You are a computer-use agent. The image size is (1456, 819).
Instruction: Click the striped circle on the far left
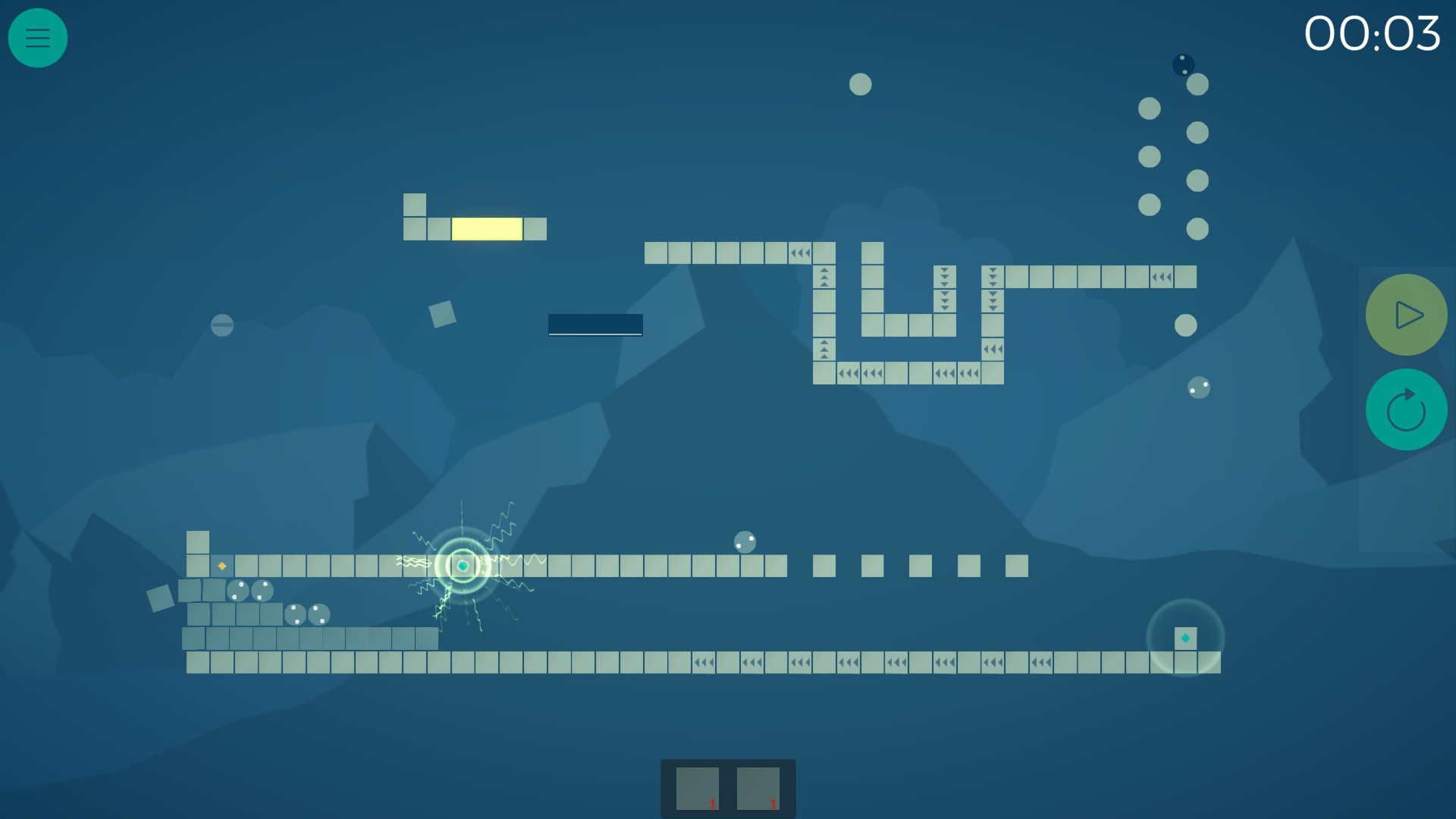point(221,326)
